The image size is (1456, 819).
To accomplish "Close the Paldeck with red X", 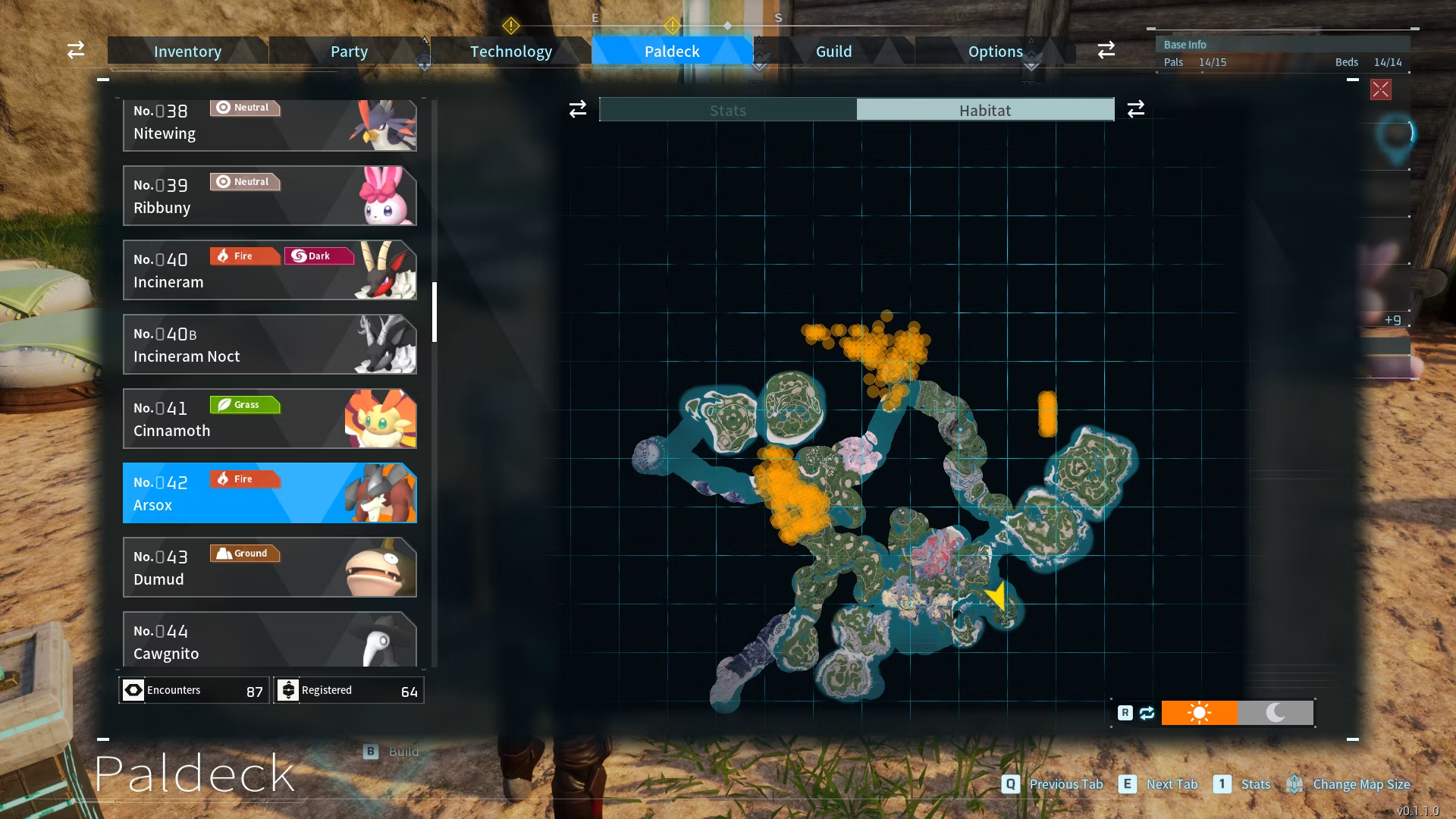I will (x=1380, y=89).
